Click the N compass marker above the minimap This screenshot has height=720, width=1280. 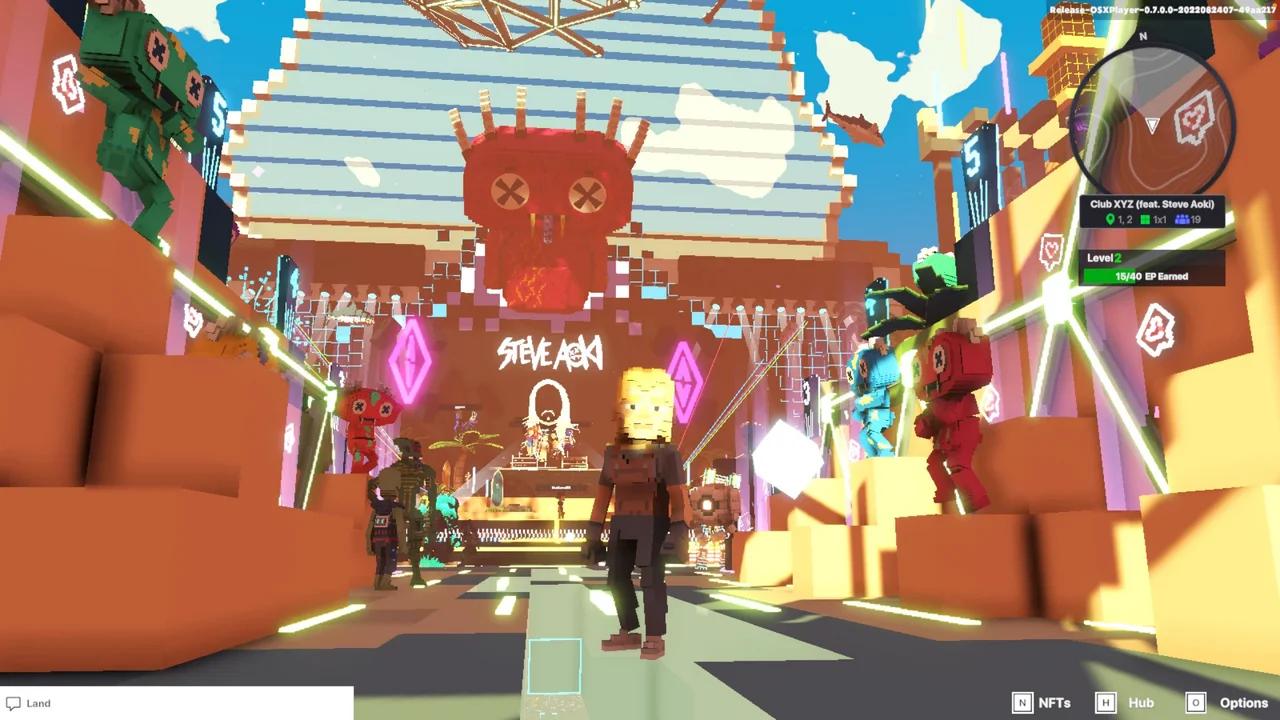tap(1141, 35)
